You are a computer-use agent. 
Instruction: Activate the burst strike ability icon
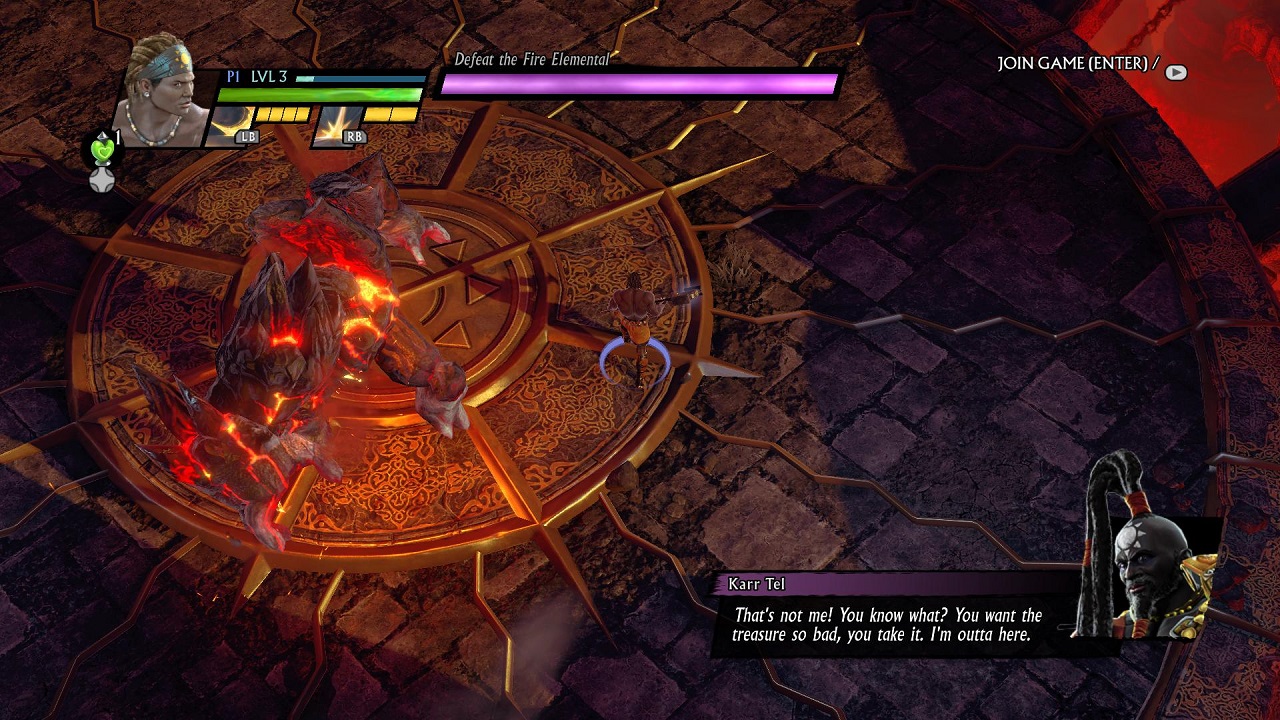pyautogui.click(x=338, y=125)
